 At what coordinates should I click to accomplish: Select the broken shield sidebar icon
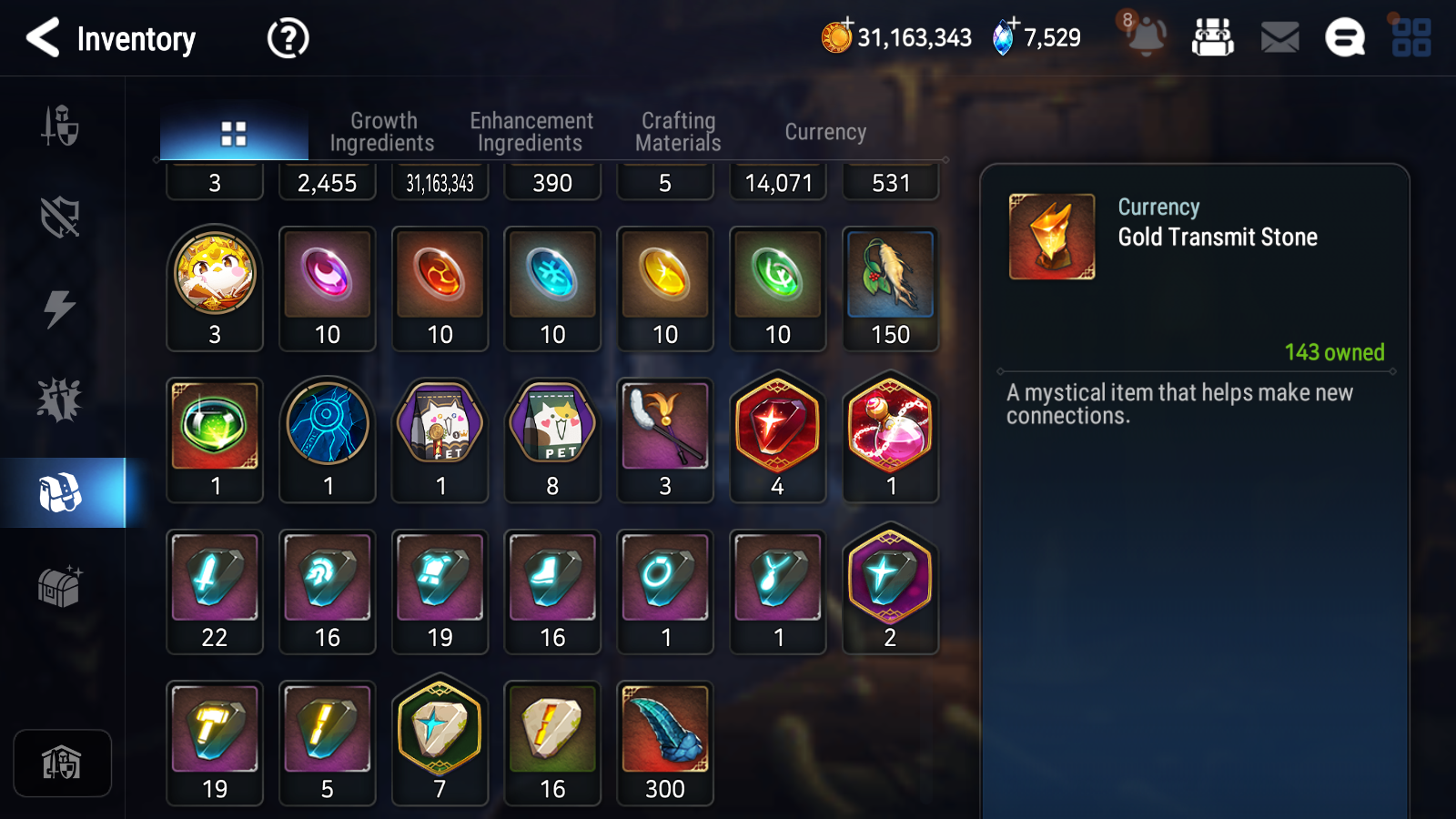tap(61, 217)
